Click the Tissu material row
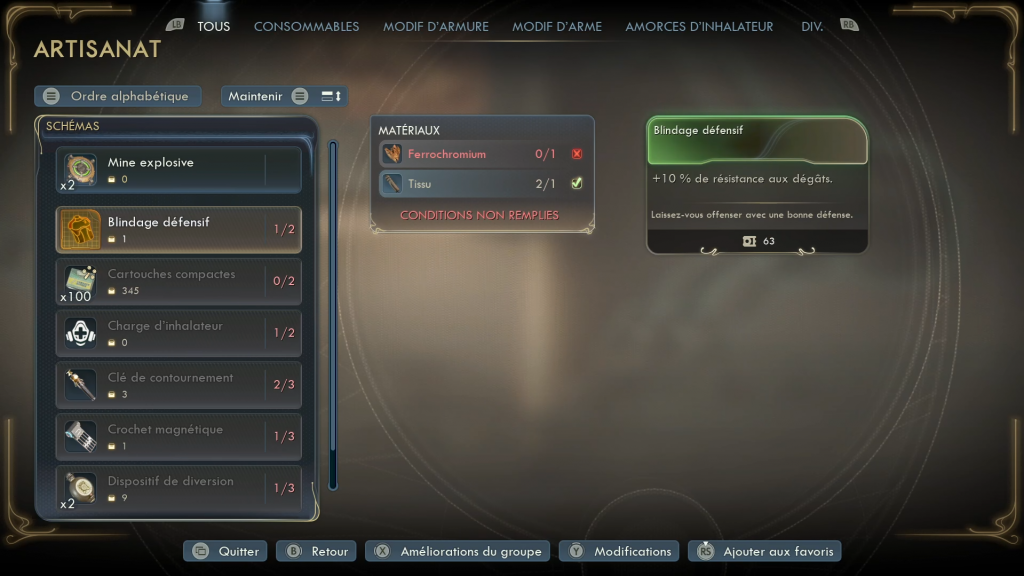Screen dimensions: 1024x576 [482, 183]
